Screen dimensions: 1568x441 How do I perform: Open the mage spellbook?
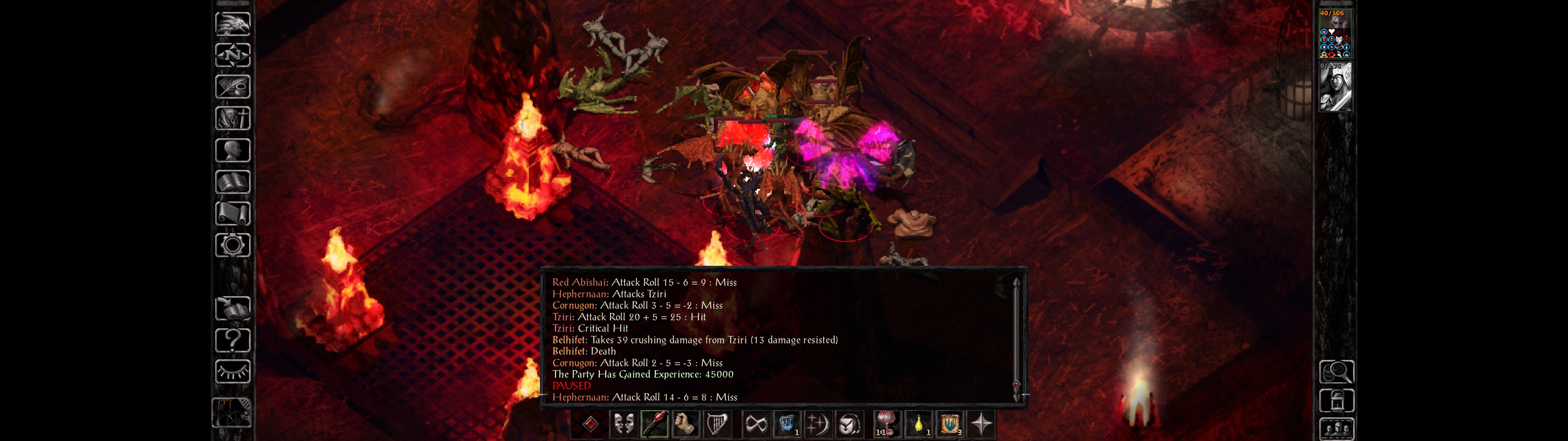[232, 182]
